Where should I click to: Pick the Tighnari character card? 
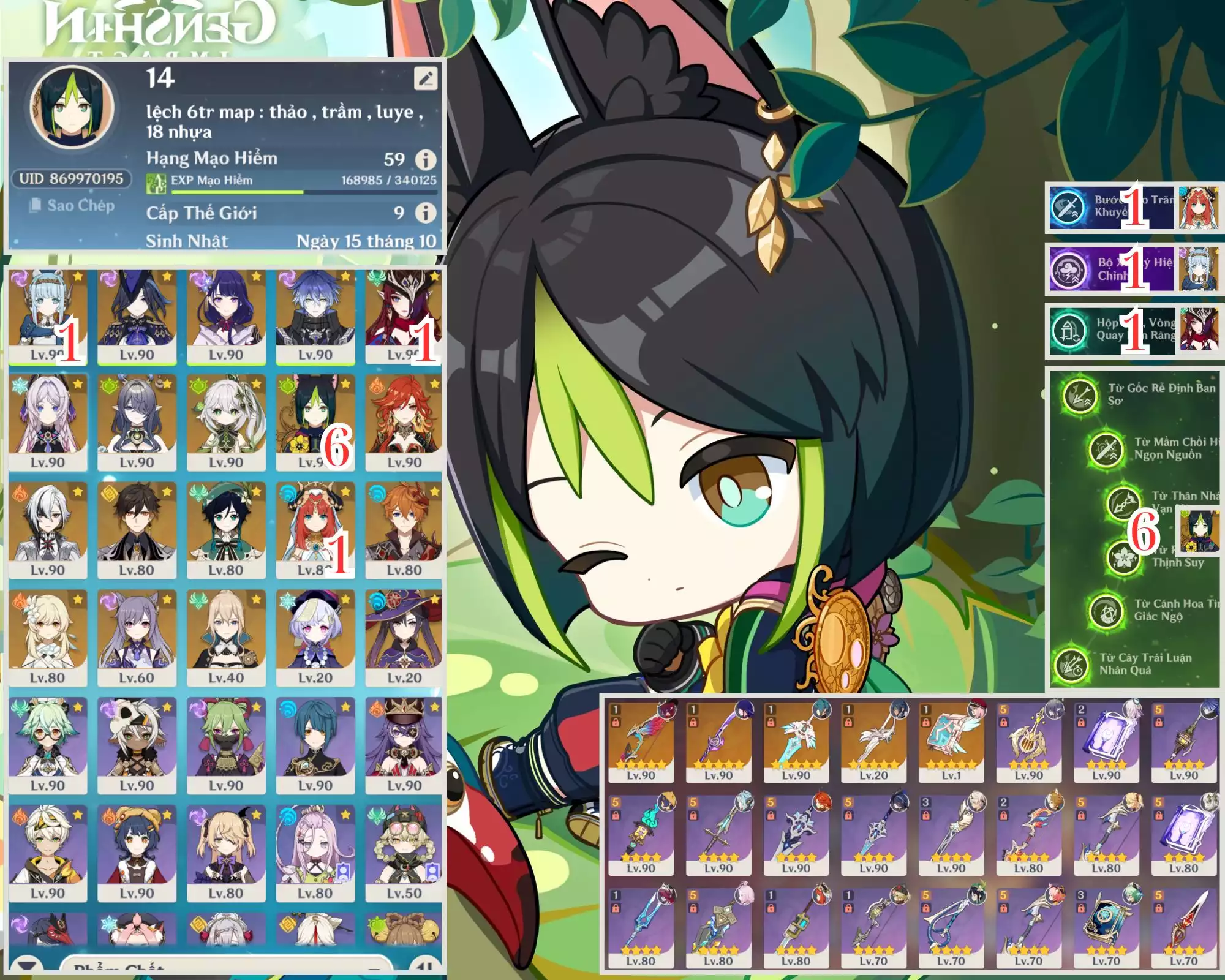point(314,423)
